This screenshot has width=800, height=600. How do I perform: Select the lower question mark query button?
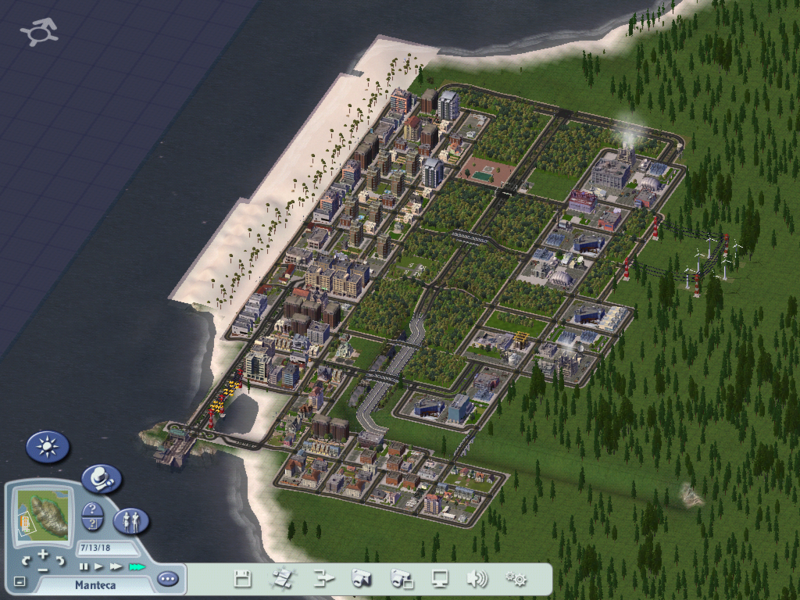click(92, 524)
